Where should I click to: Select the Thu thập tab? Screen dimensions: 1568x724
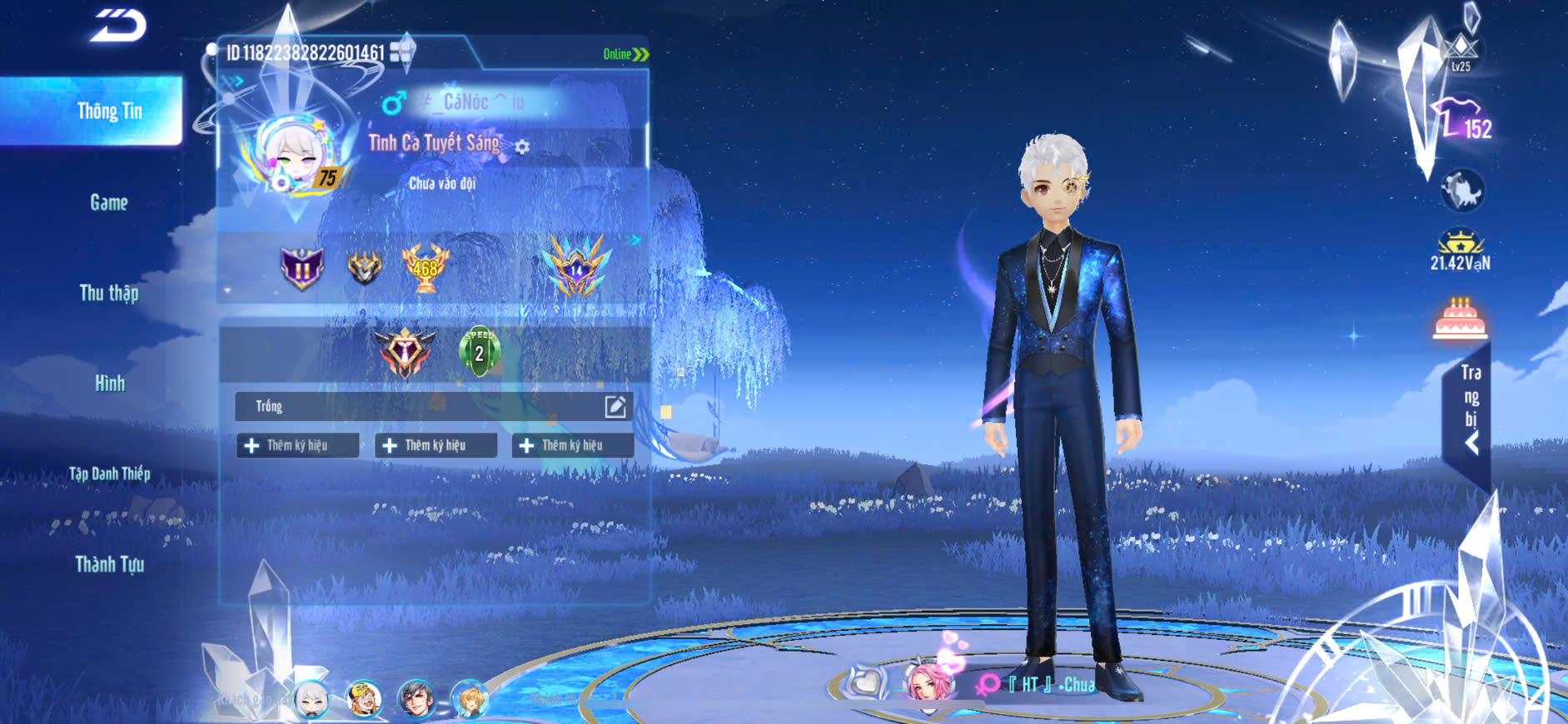point(109,293)
